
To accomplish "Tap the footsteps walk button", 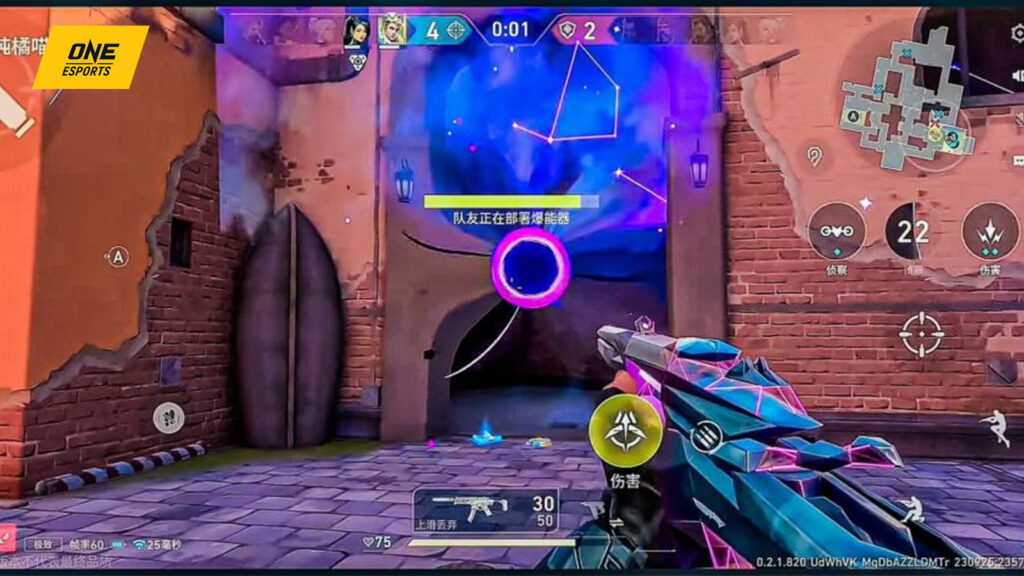I will tap(168, 416).
